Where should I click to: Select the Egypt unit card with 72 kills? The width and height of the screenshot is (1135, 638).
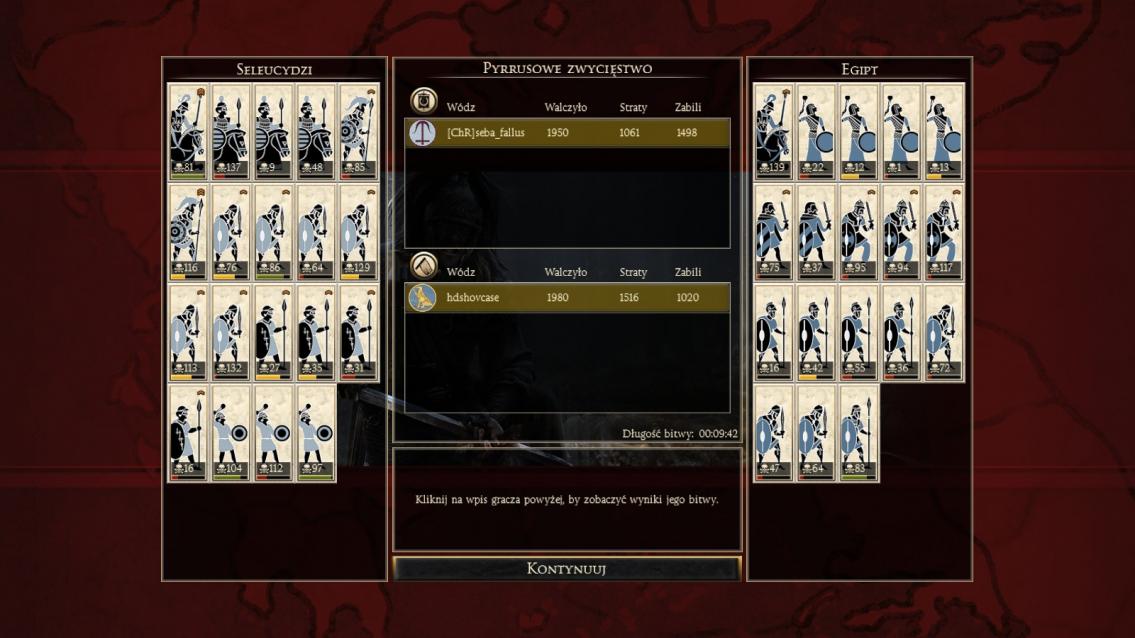coord(944,333)
